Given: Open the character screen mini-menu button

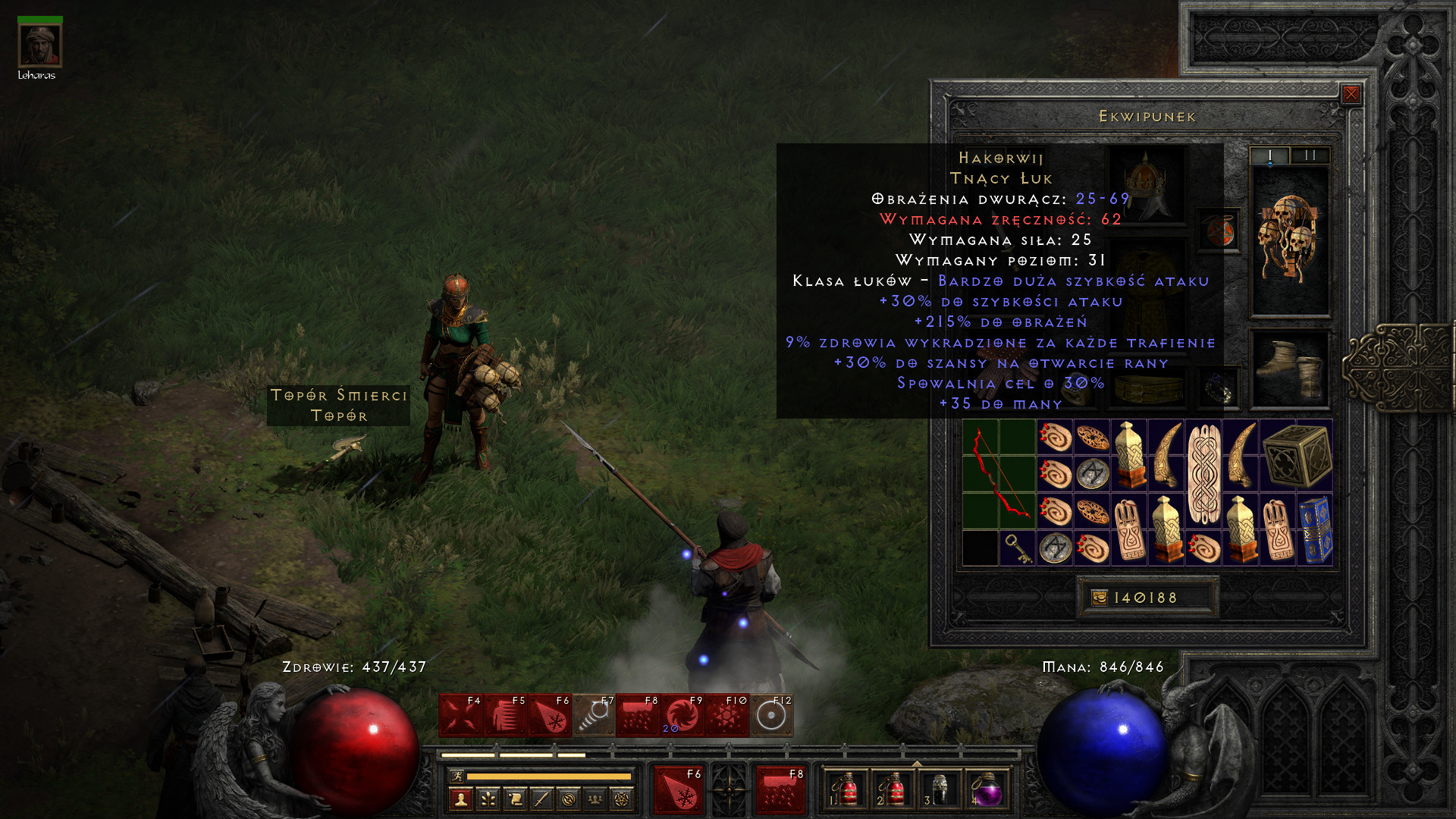Looking at the screenshot, I should [460, 799].
